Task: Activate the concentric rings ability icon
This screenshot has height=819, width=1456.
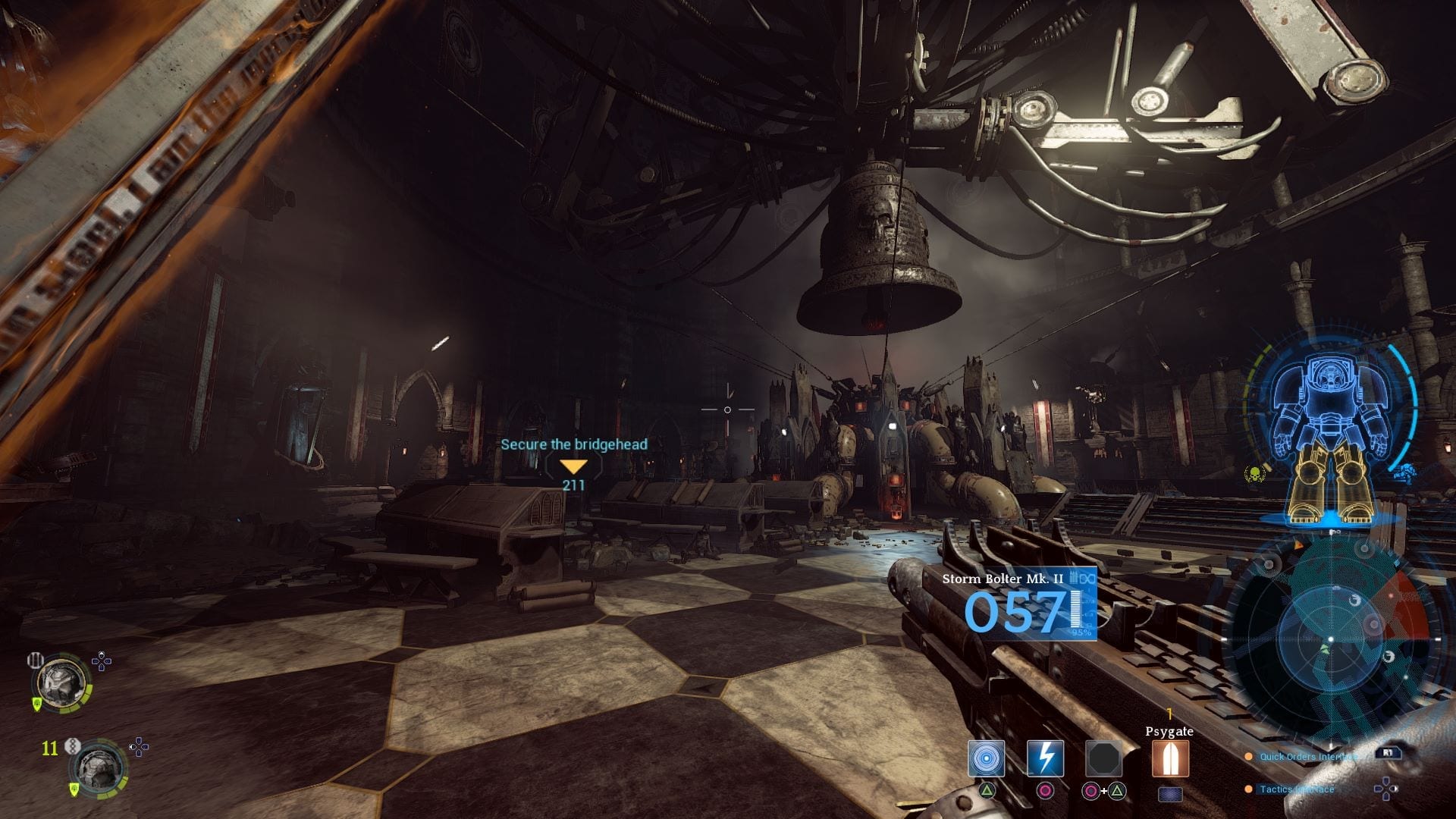Action: pyautogui.click(x=986, y=758)
